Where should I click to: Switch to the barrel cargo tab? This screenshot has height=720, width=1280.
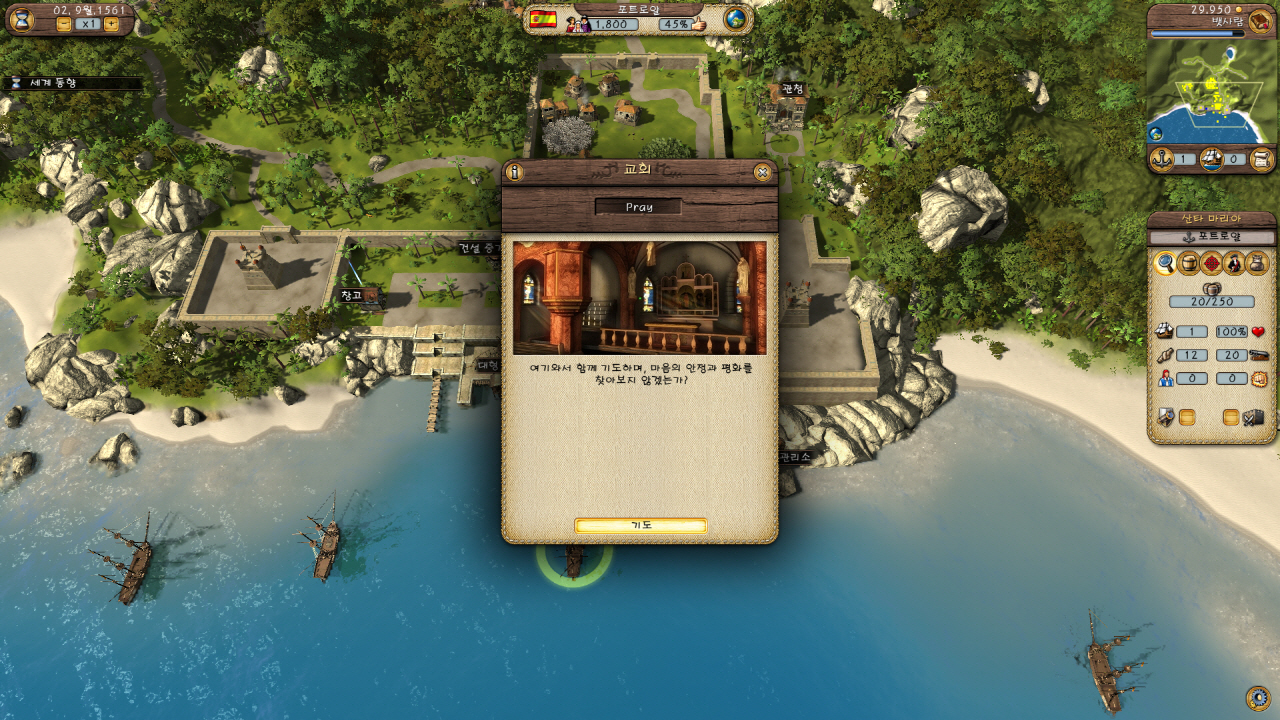1188,263
